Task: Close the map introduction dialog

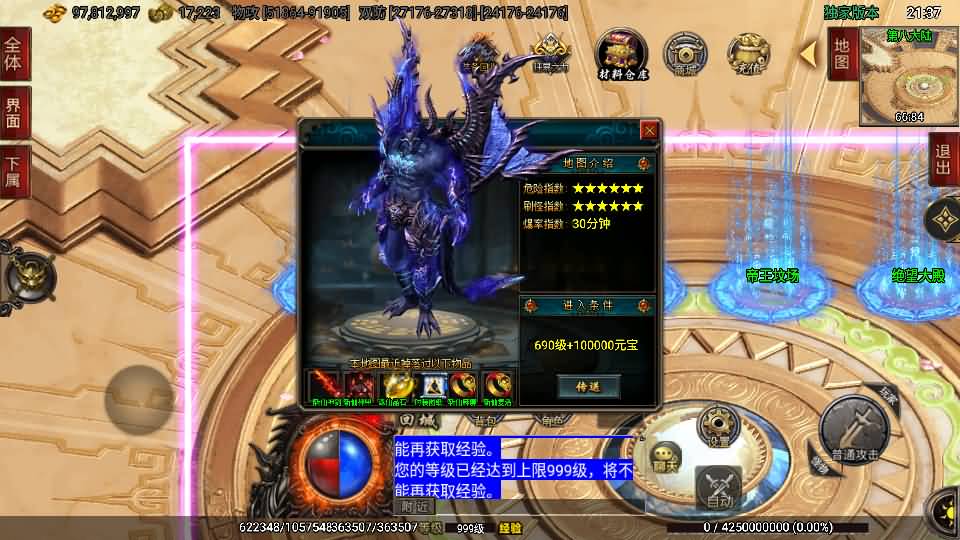Action: click(649, 130)
